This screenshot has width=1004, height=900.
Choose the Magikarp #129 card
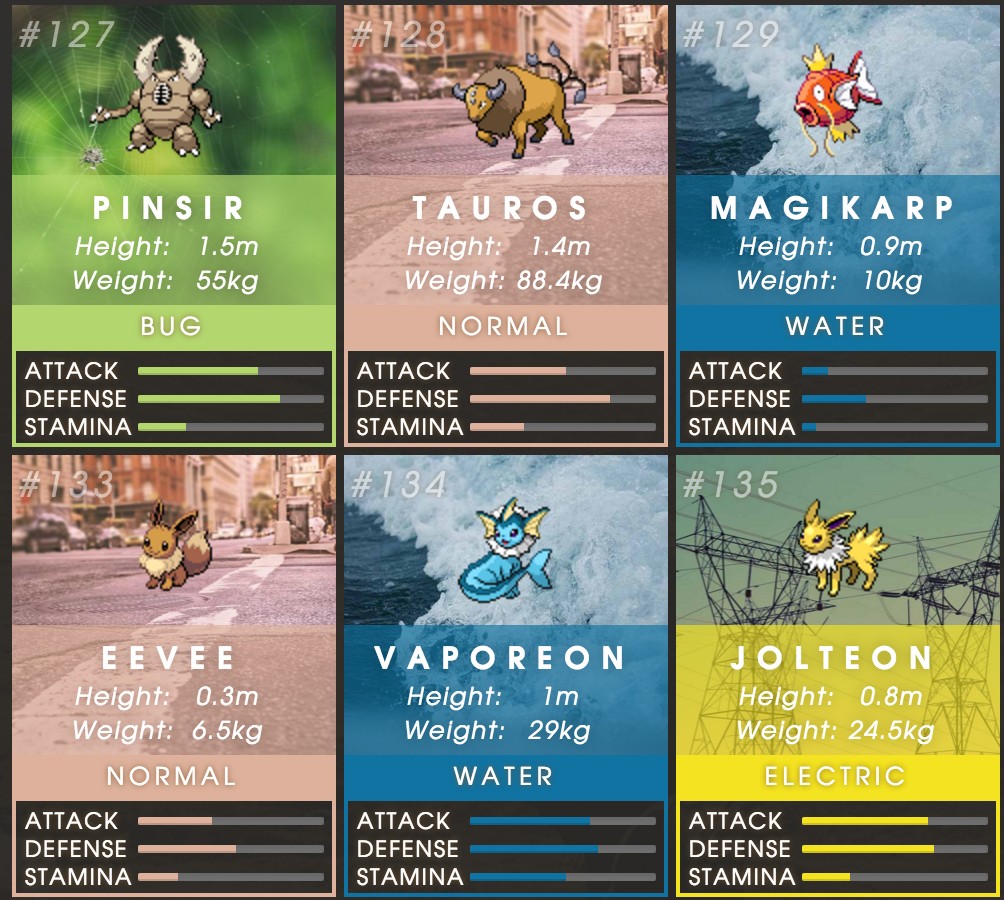click(836, 225)
